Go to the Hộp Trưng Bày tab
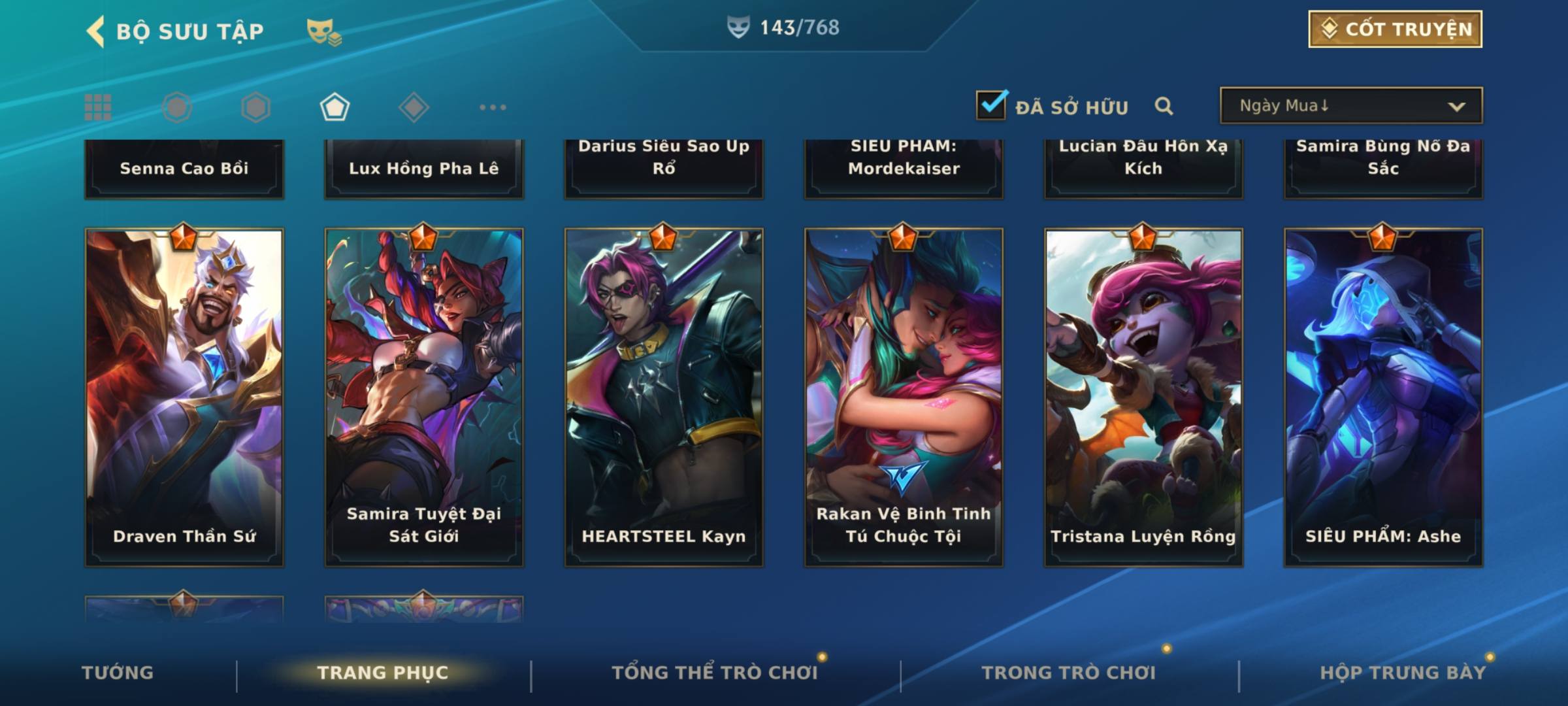 pyautogui.click(x=1403, y=673)
